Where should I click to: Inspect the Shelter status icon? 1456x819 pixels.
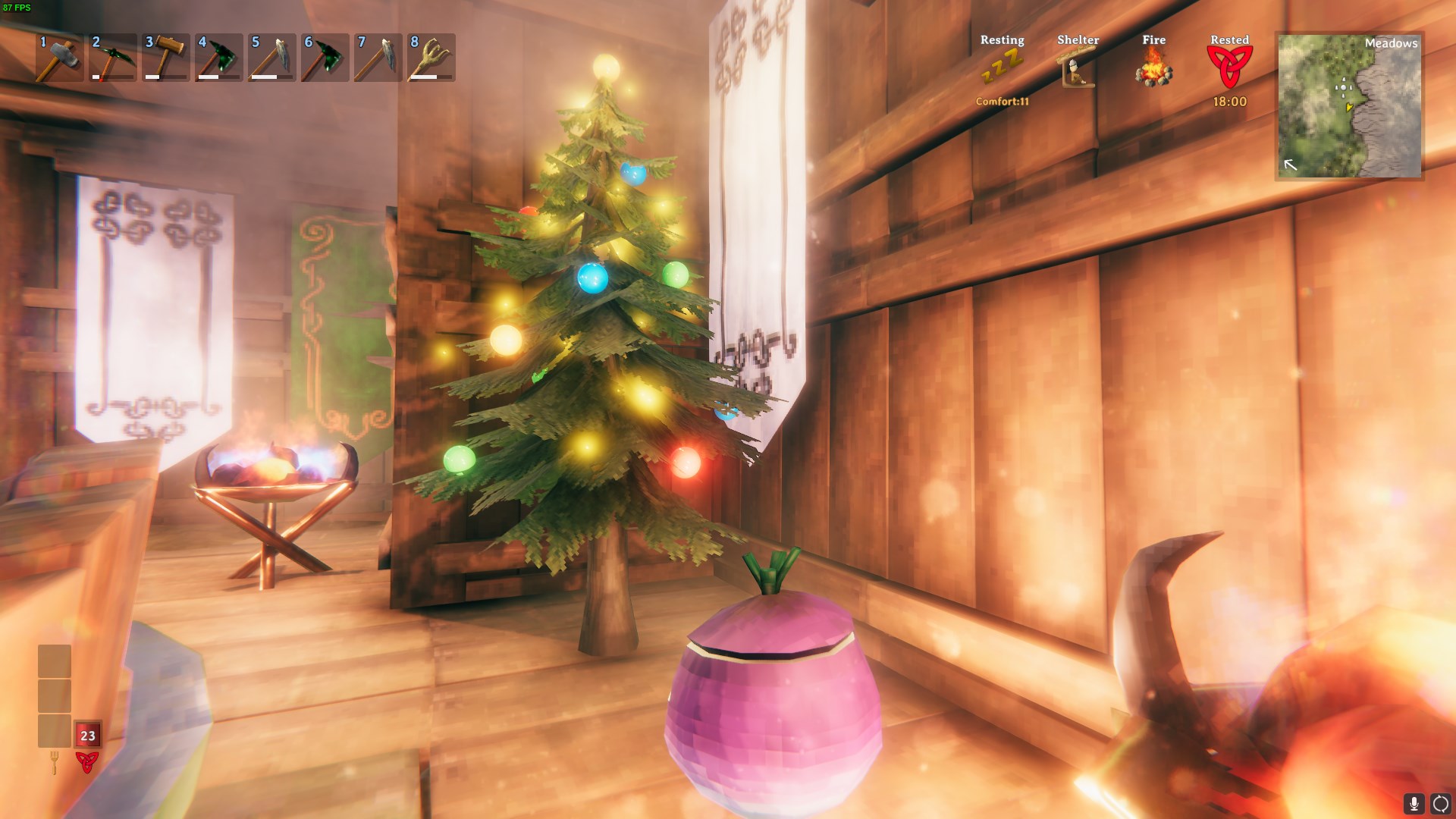[x=1078, y=68]
